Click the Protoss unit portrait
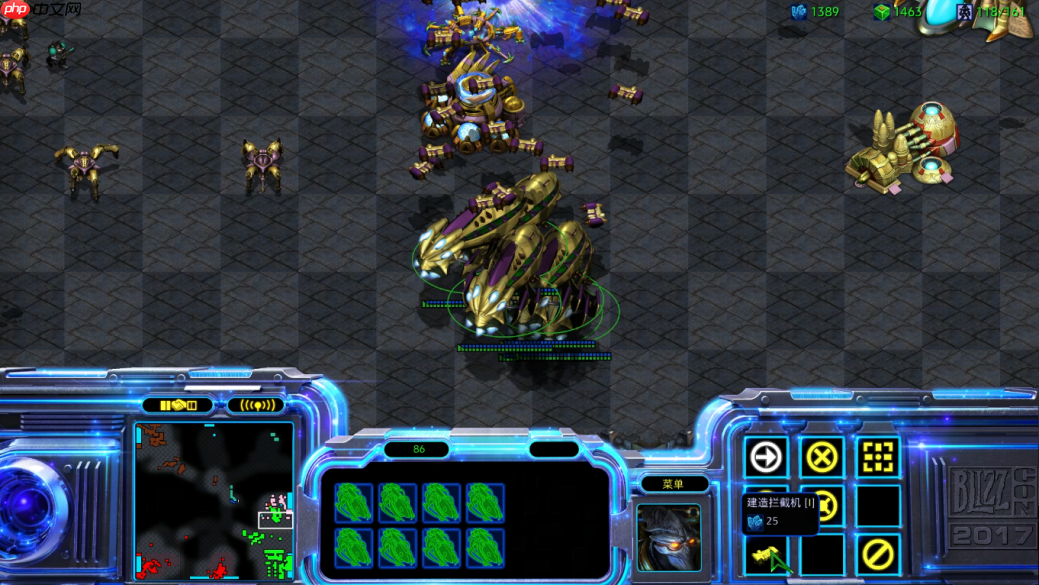This screenshot has height=585, width=1039. [669, 538]
